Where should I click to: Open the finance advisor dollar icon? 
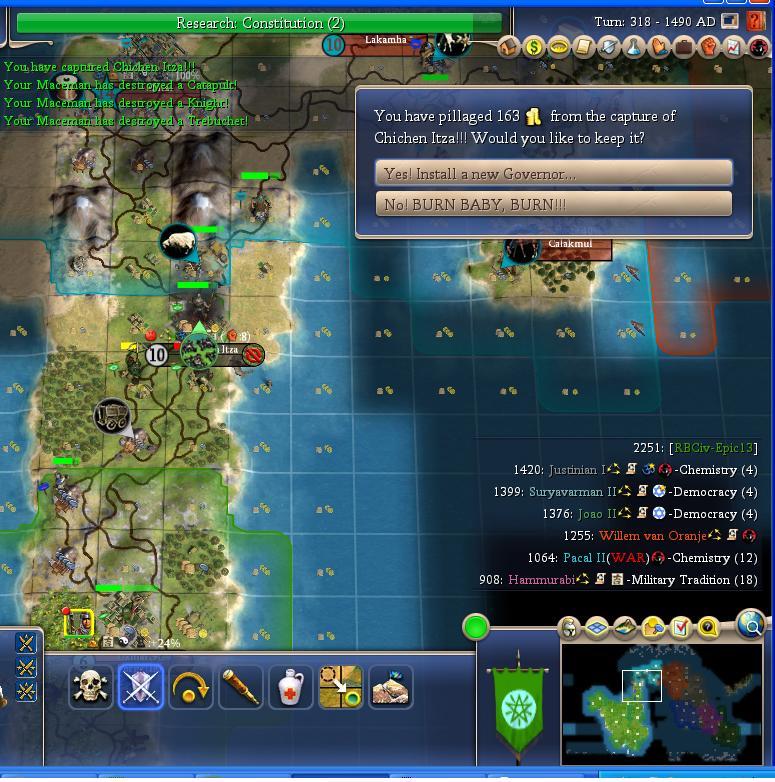tap(534, 47)
